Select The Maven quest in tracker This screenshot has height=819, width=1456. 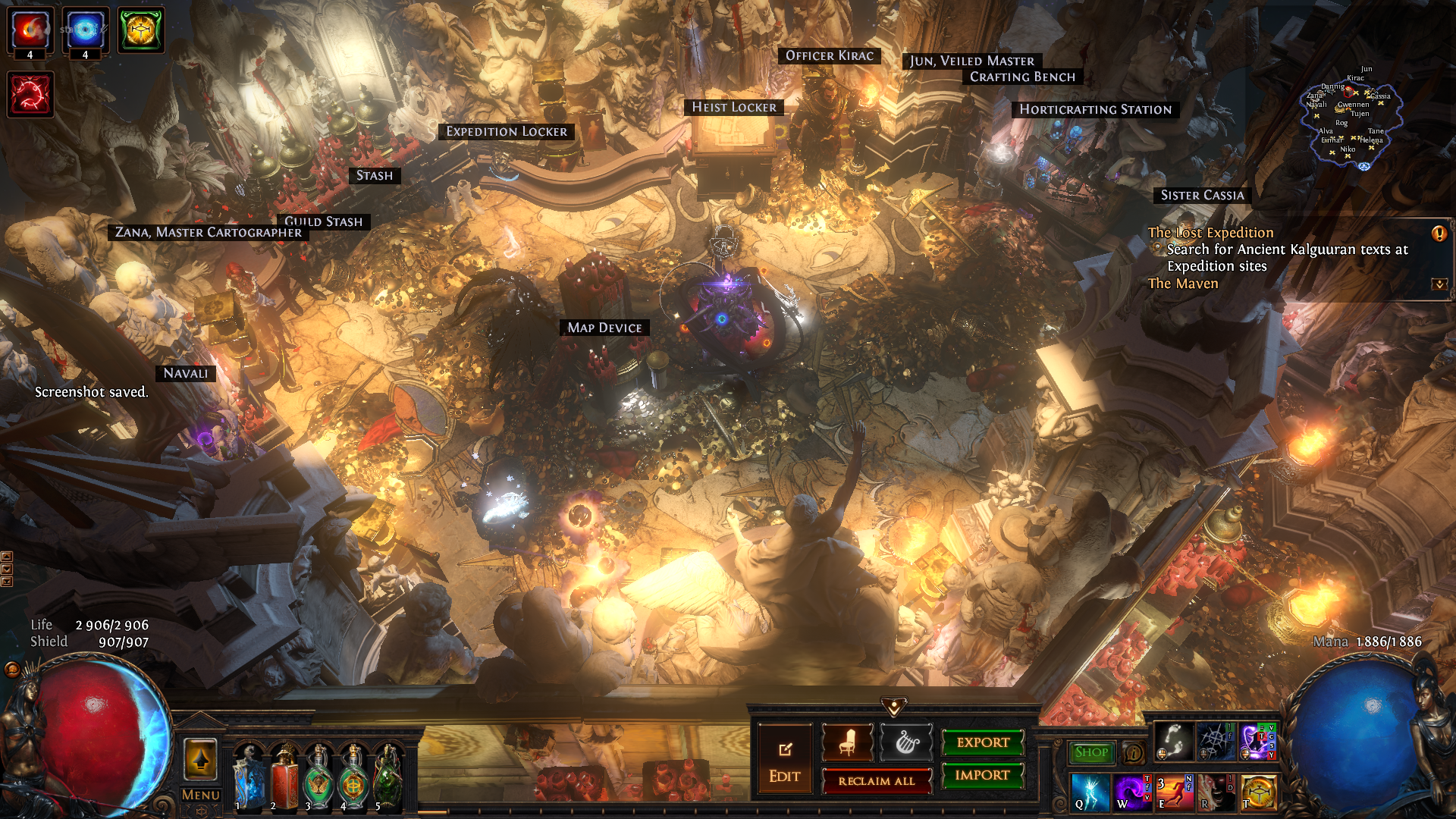pyautogui.click(x=1183, y=284)
